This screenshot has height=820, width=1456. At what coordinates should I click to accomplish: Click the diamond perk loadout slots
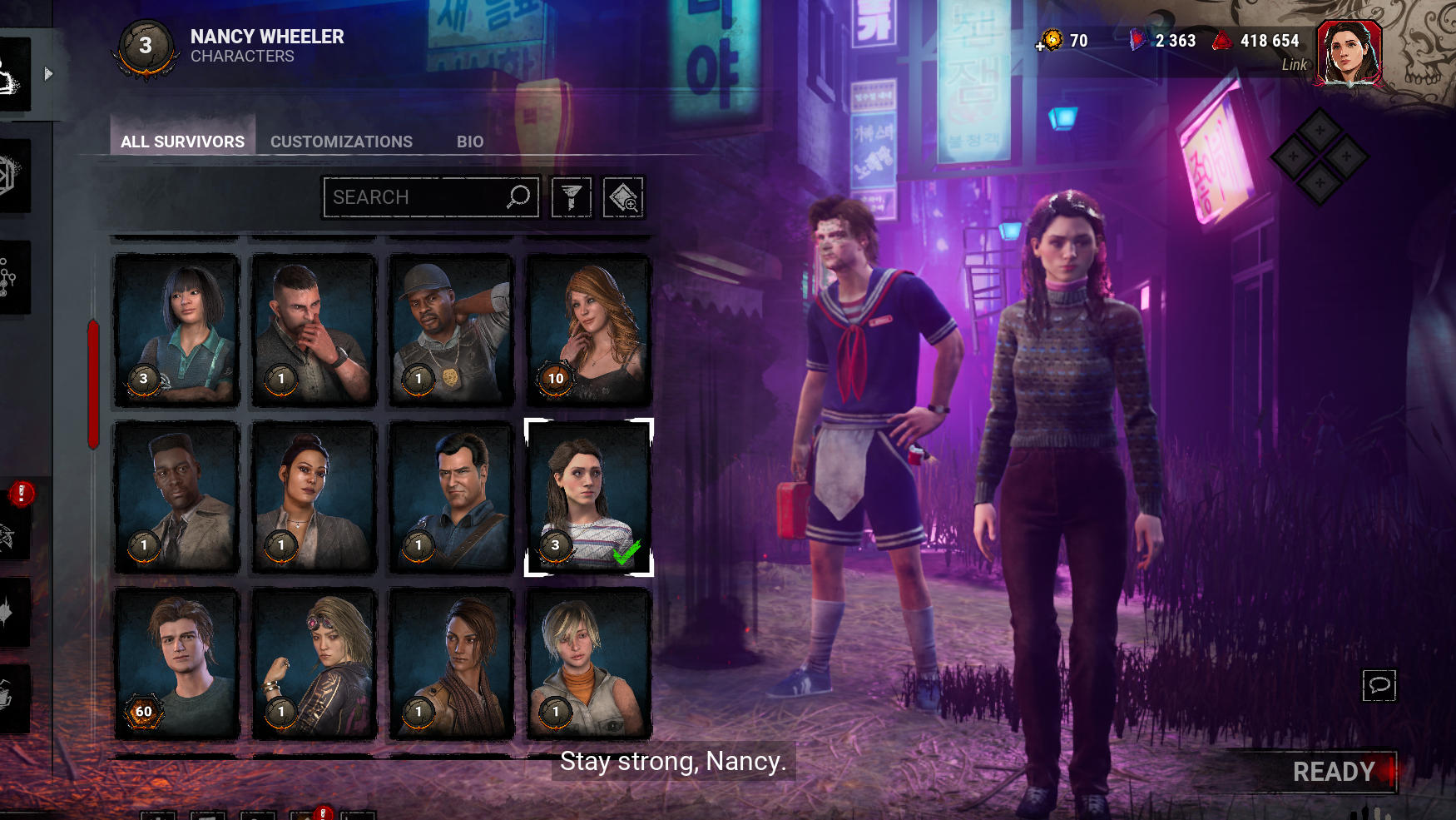[1319, 156]
